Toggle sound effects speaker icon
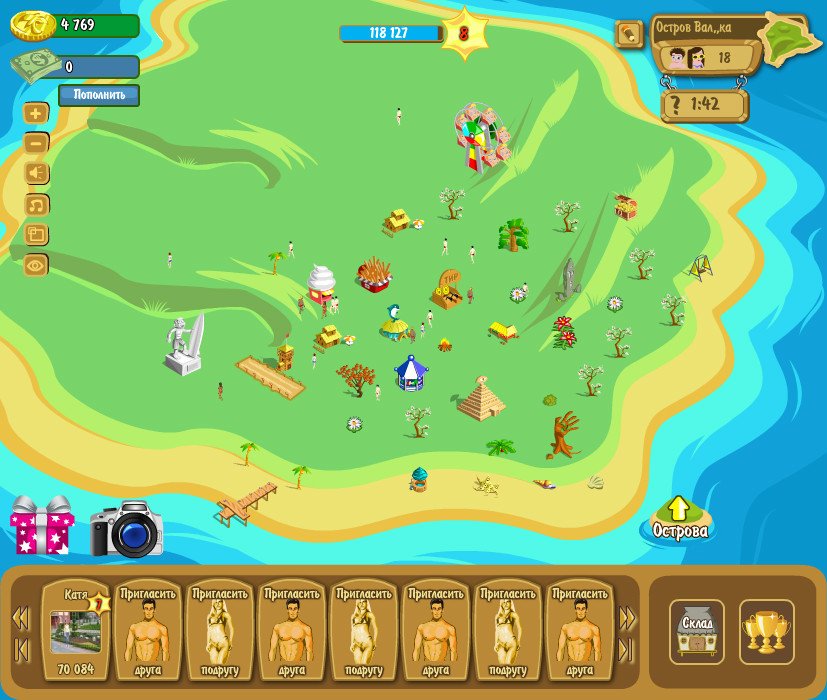 tap(36, 174)
